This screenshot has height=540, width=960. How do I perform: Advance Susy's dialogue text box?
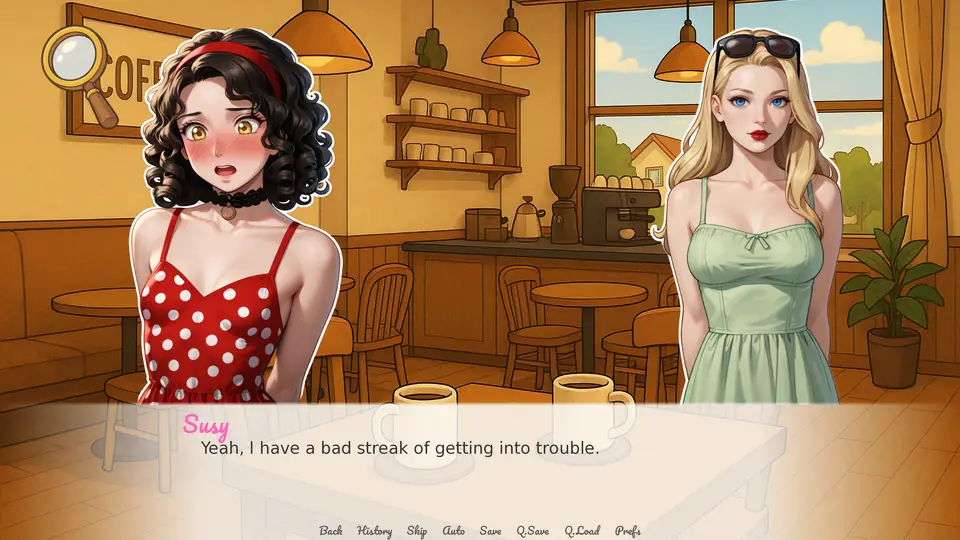click(480, 460)
